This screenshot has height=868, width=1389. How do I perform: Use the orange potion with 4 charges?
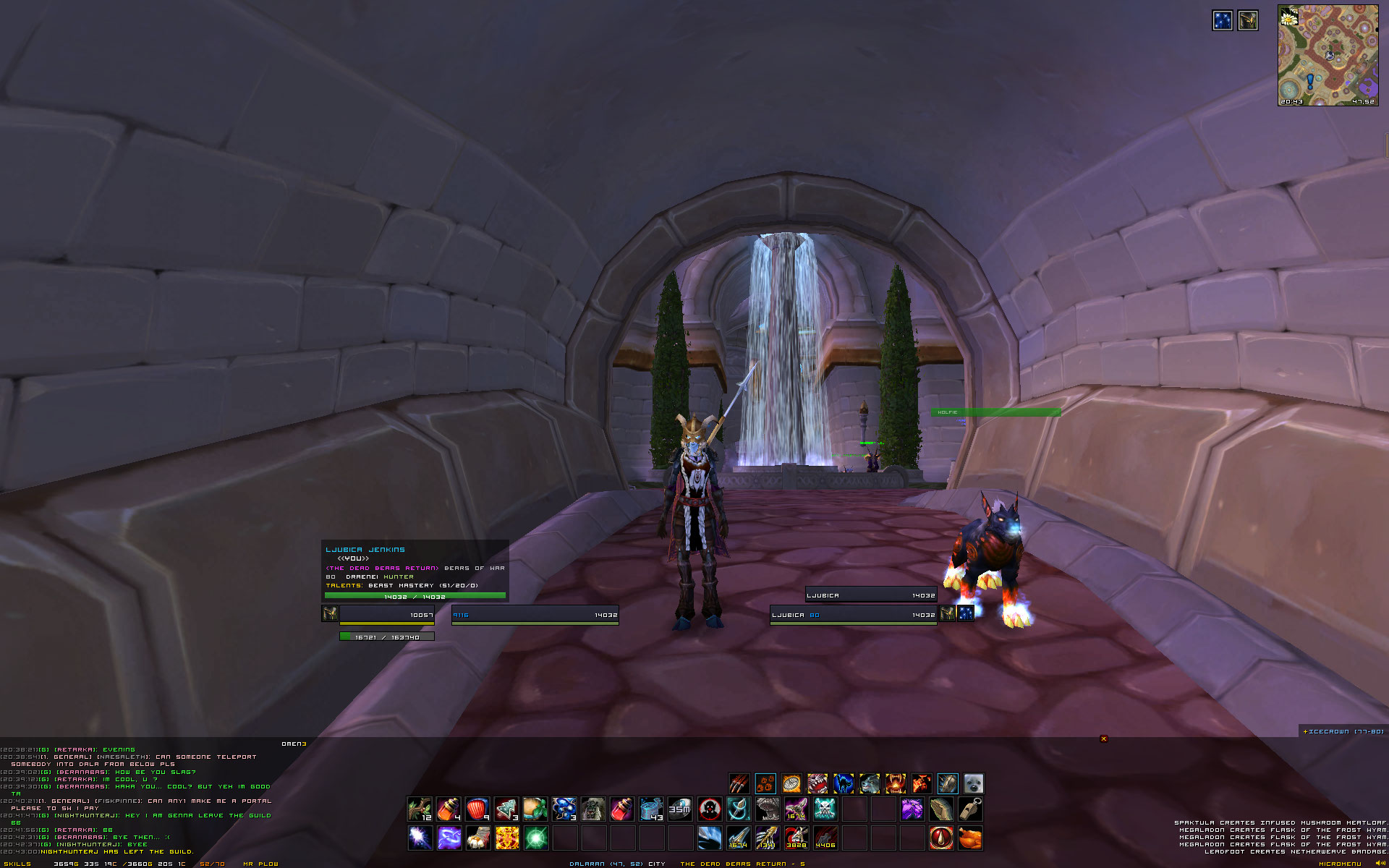coord(449,809)
